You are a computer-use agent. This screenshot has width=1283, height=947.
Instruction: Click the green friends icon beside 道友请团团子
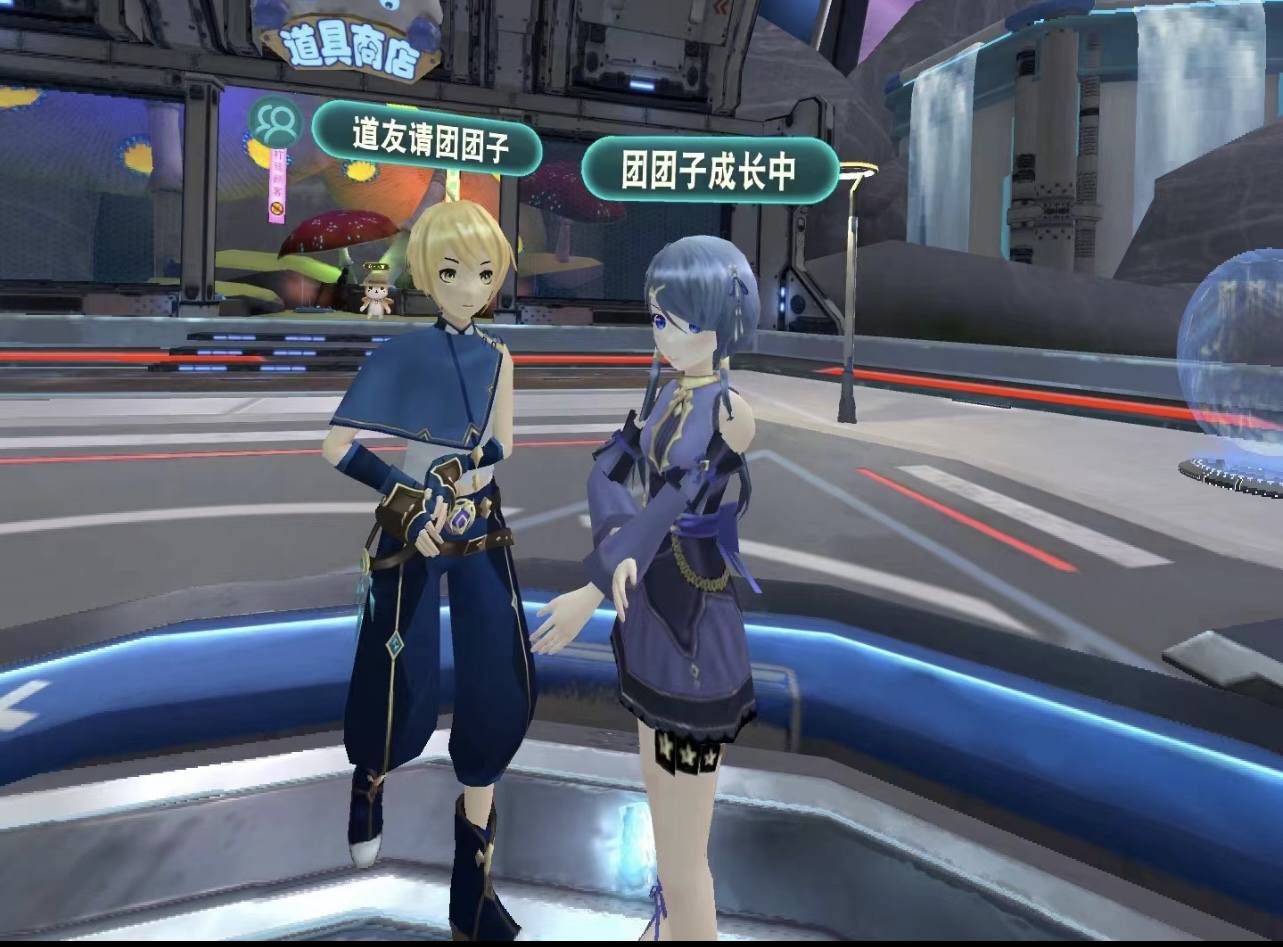pos(275,123)
